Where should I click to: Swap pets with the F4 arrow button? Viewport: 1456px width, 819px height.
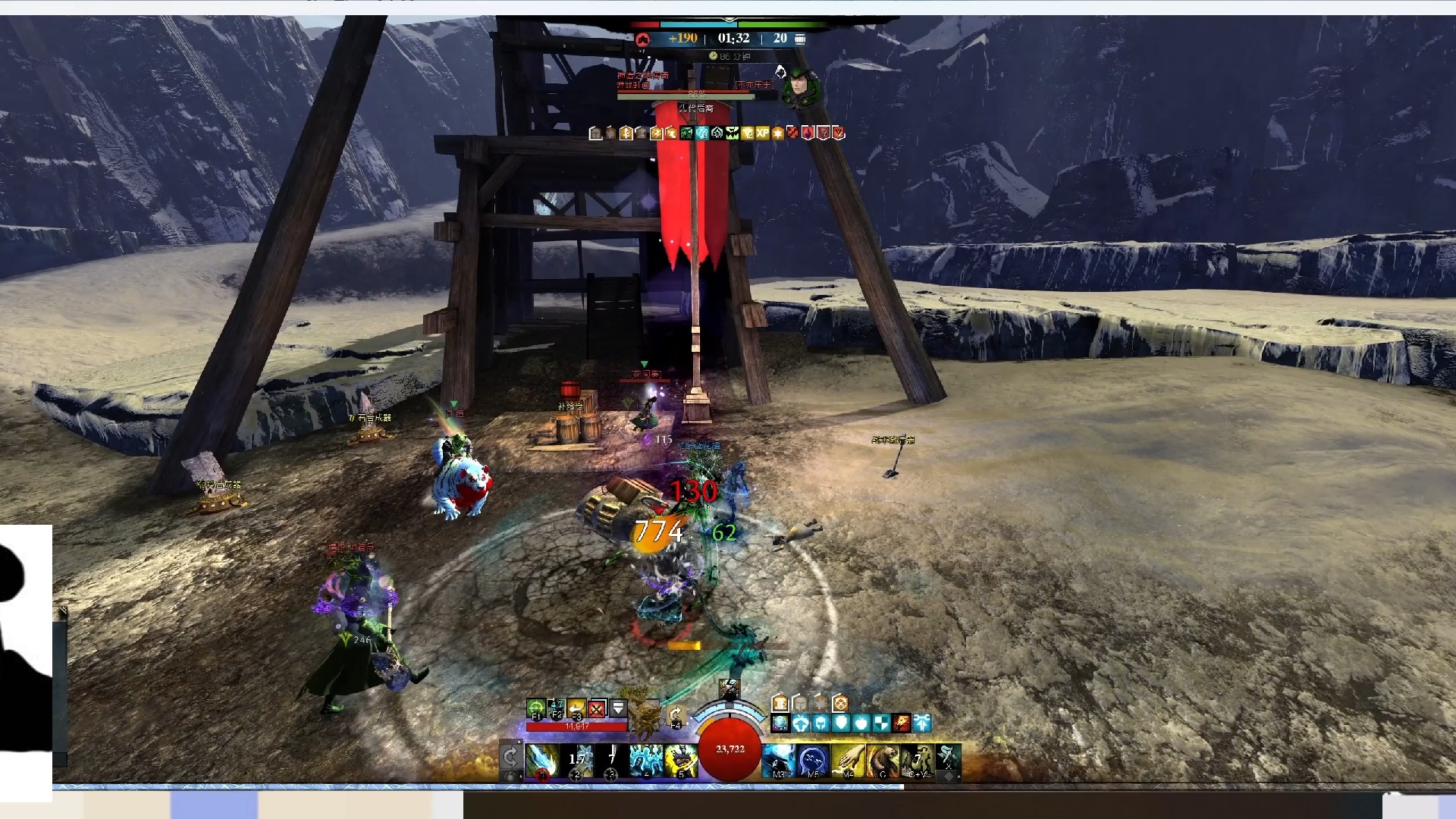675,715
